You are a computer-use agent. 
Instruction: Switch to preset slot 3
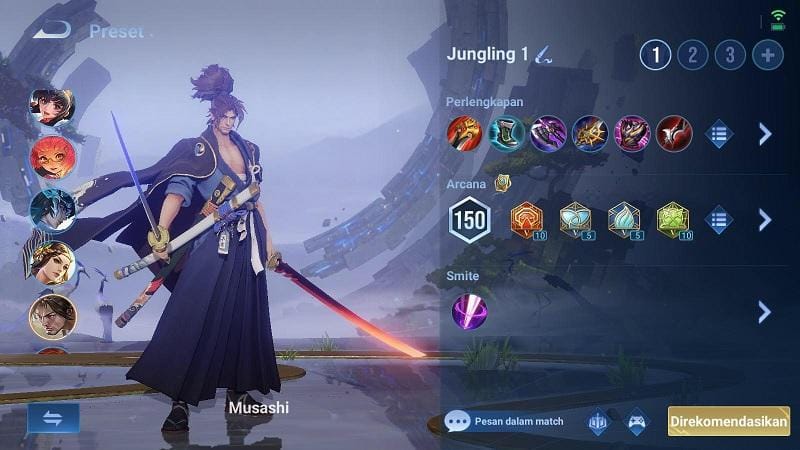pos(730,54)
